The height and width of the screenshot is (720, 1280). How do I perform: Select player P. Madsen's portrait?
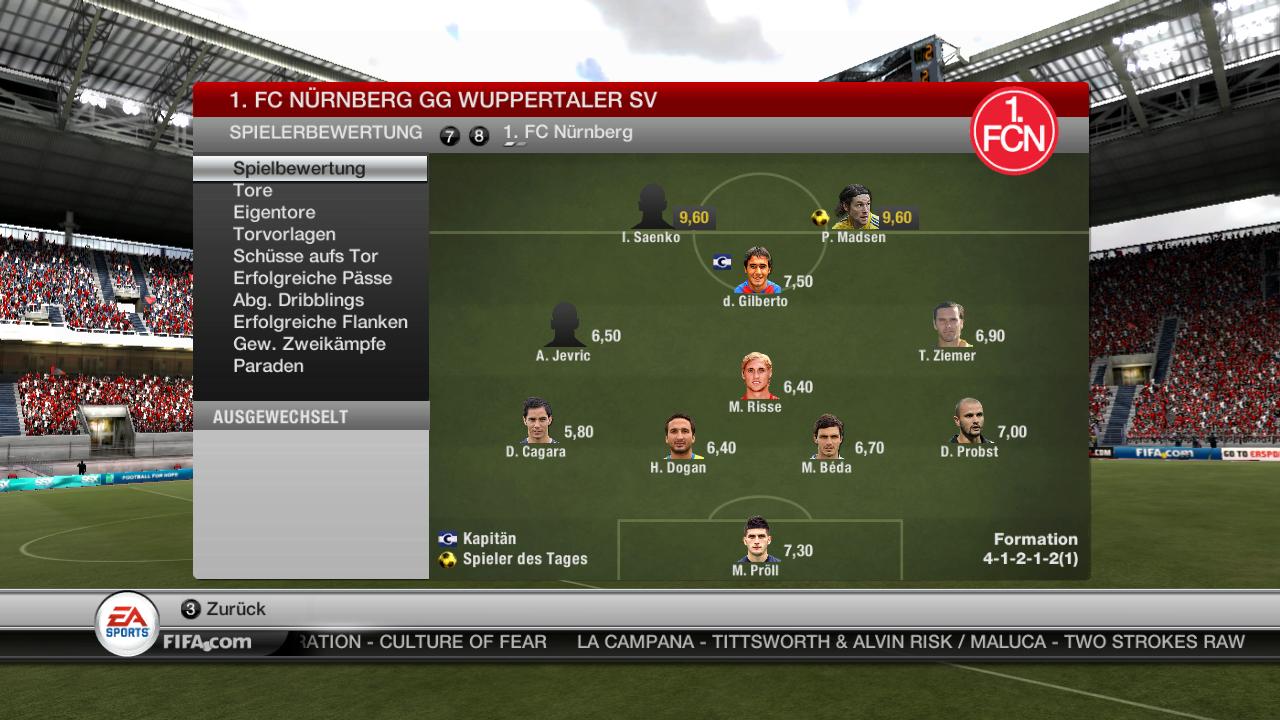853,207
